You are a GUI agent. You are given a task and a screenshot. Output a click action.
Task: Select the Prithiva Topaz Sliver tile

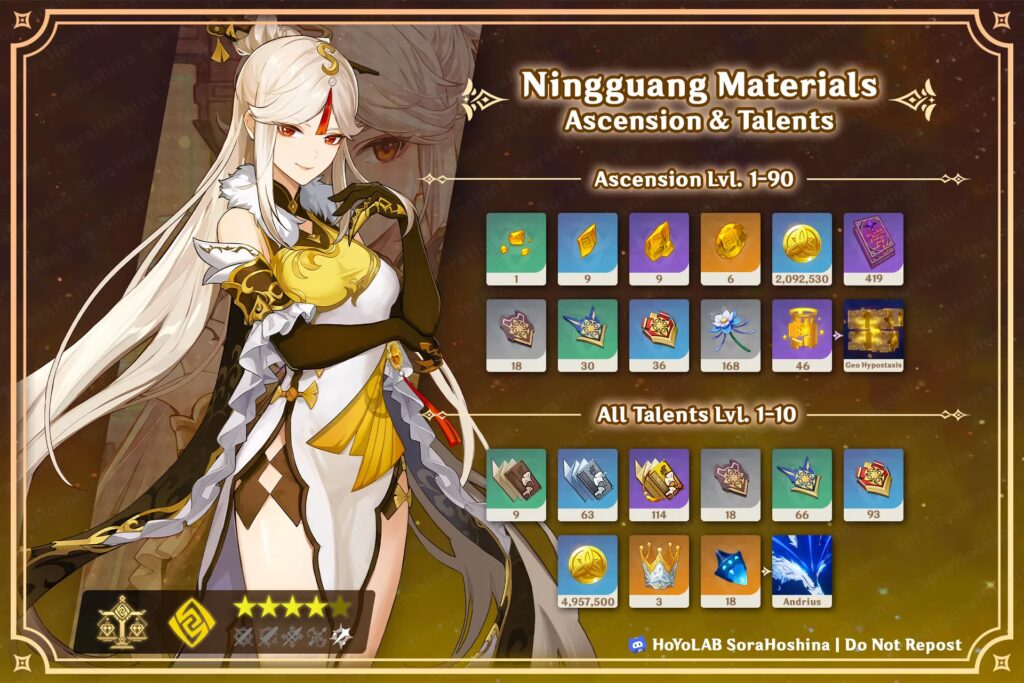516,248
